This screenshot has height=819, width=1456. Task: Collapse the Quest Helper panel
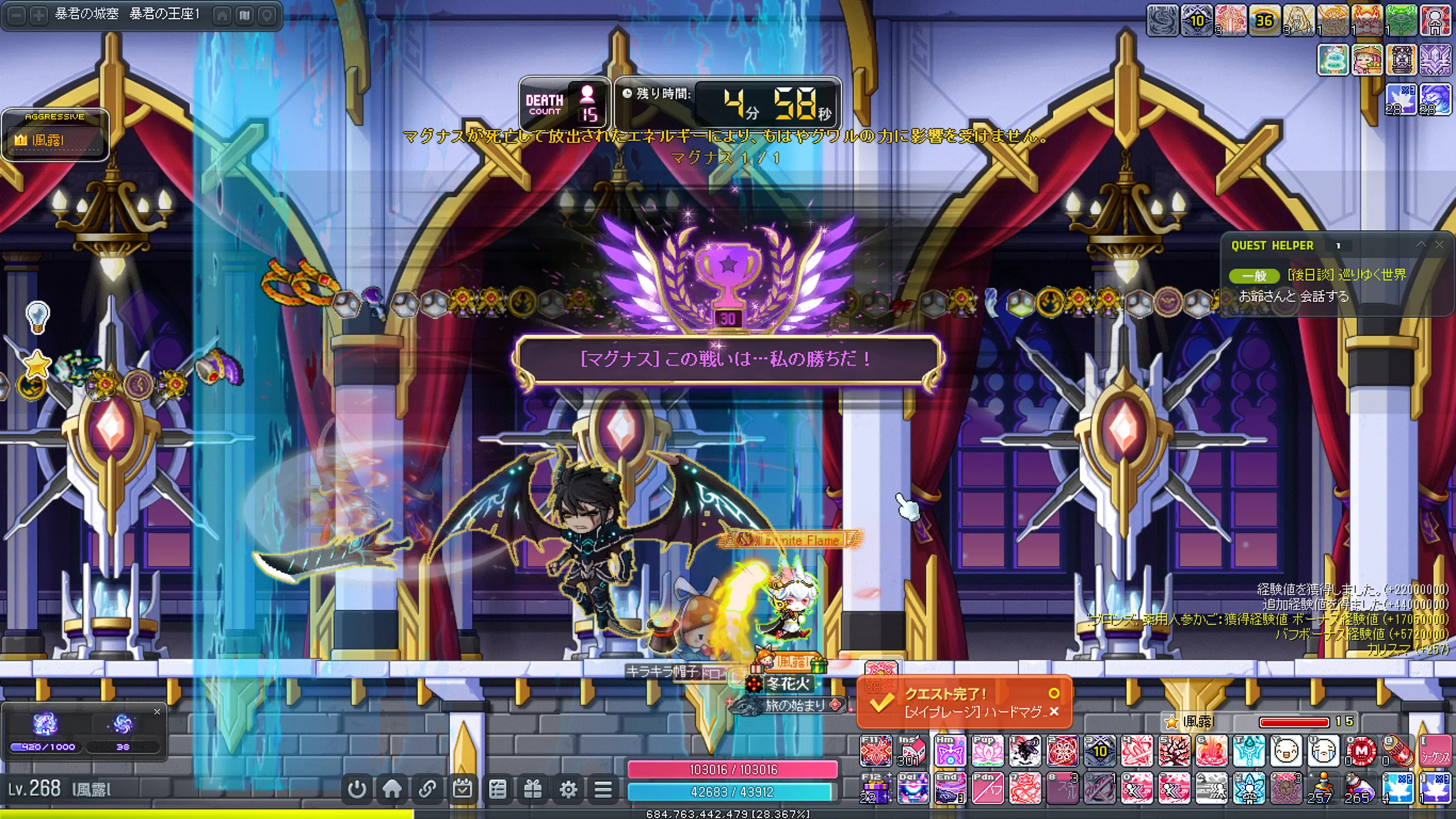[x=1421, y=245]
